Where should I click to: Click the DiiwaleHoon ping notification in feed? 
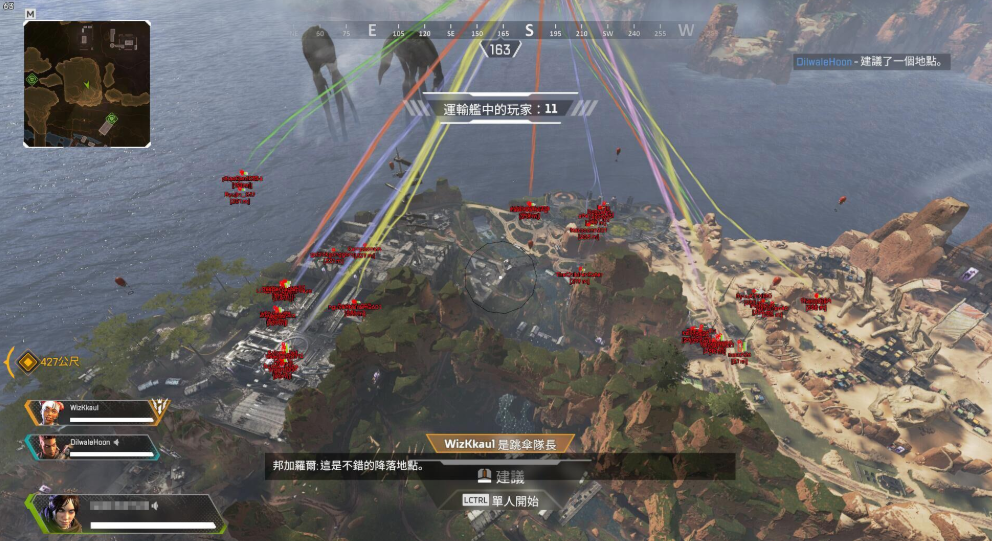(x=868, y=62)
